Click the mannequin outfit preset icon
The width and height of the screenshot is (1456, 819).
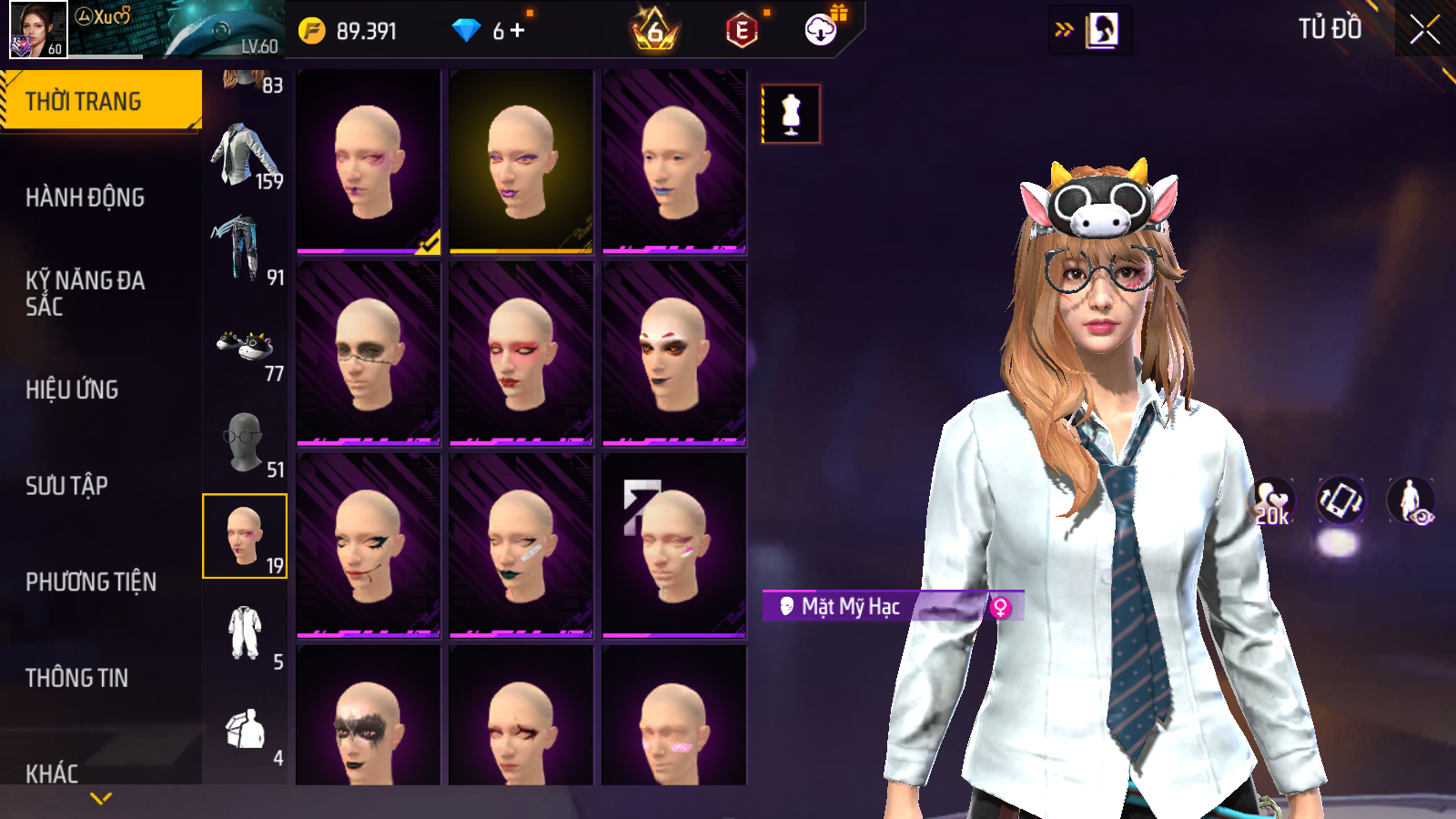791,115
